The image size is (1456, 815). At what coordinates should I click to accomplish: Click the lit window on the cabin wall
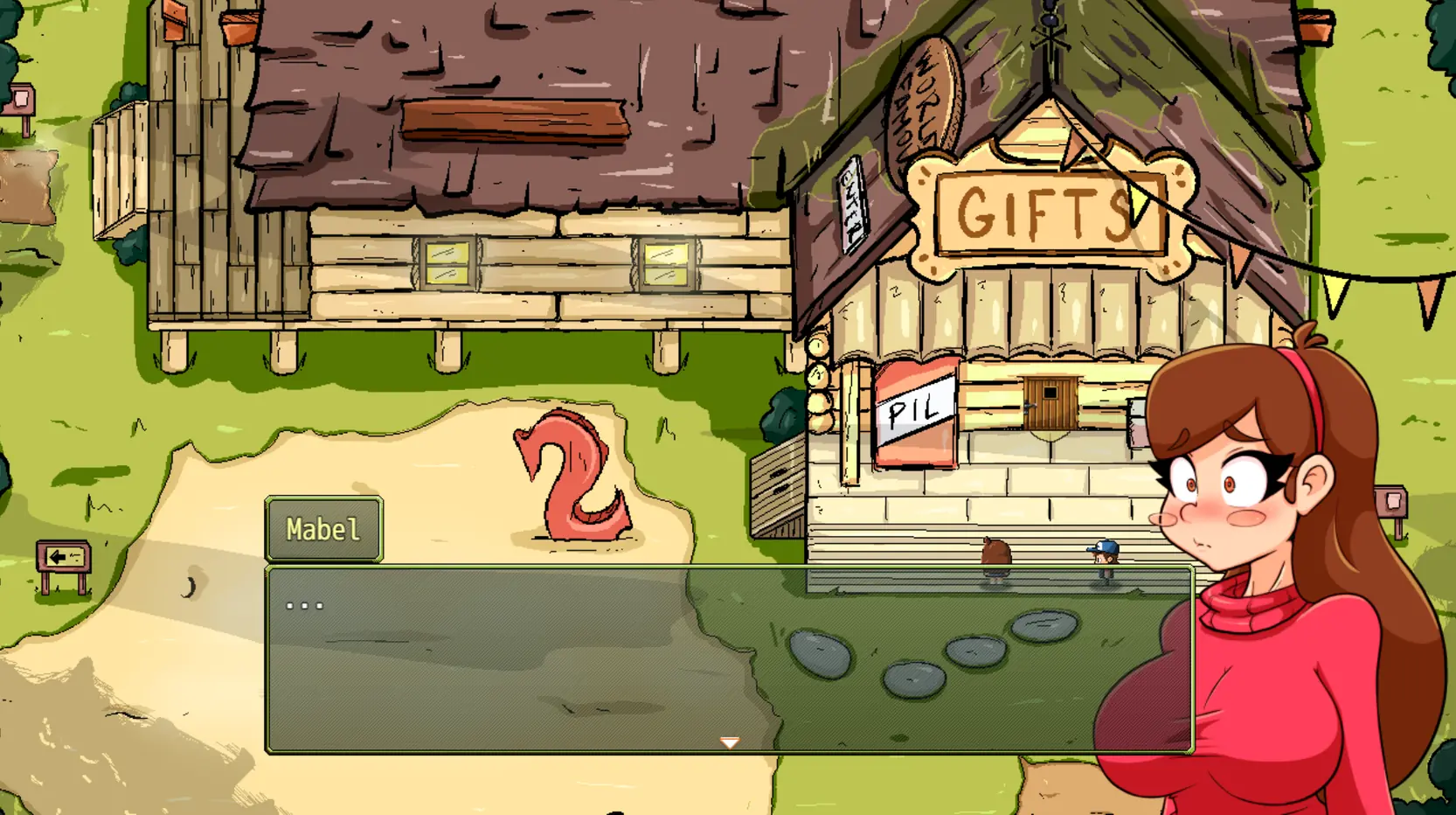click(x=446, y=261)
